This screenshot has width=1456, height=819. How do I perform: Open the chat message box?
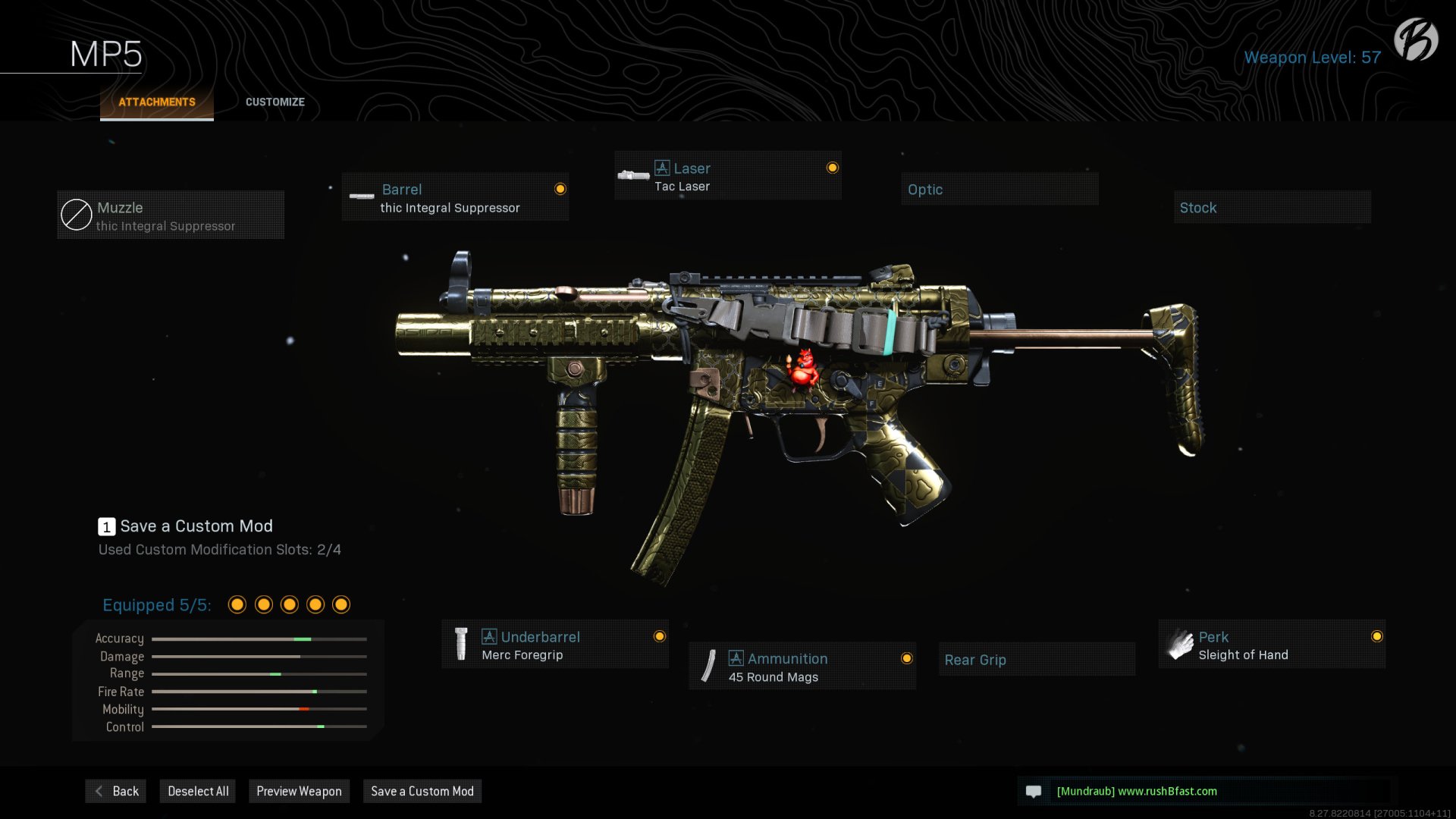tap(1206, 792)
